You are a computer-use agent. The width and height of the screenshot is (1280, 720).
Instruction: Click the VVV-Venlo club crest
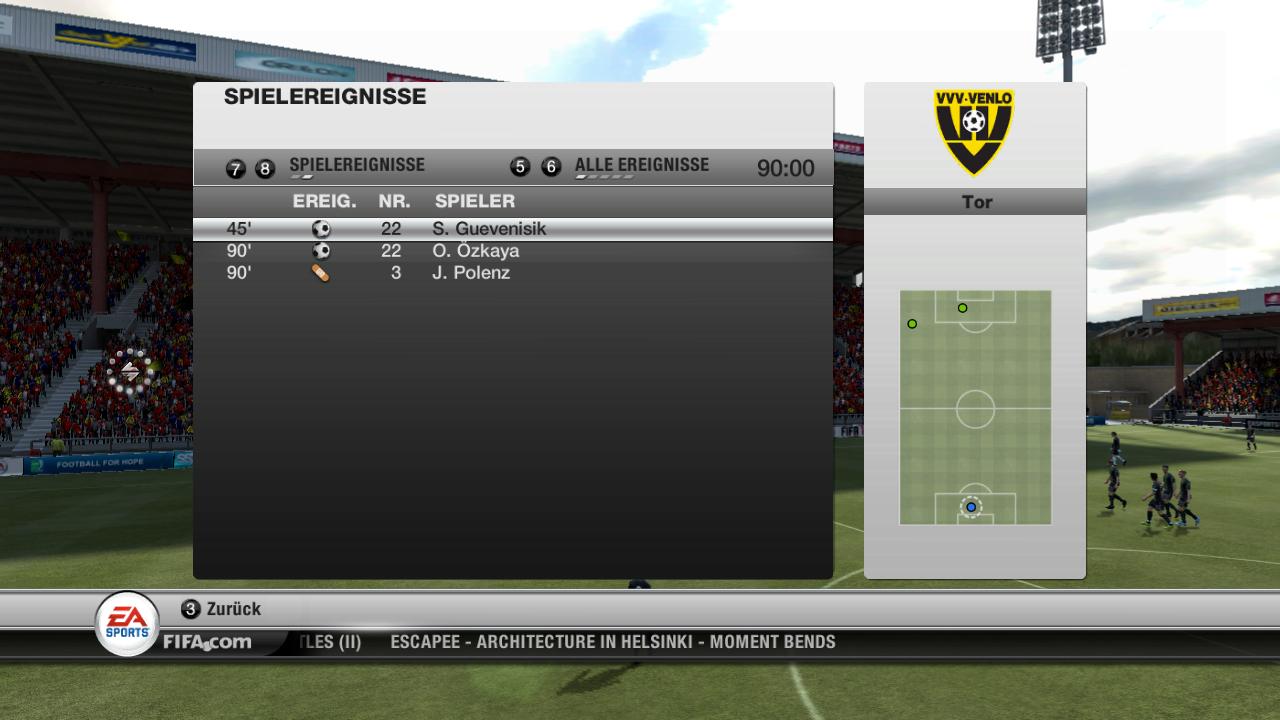point(974,131)
